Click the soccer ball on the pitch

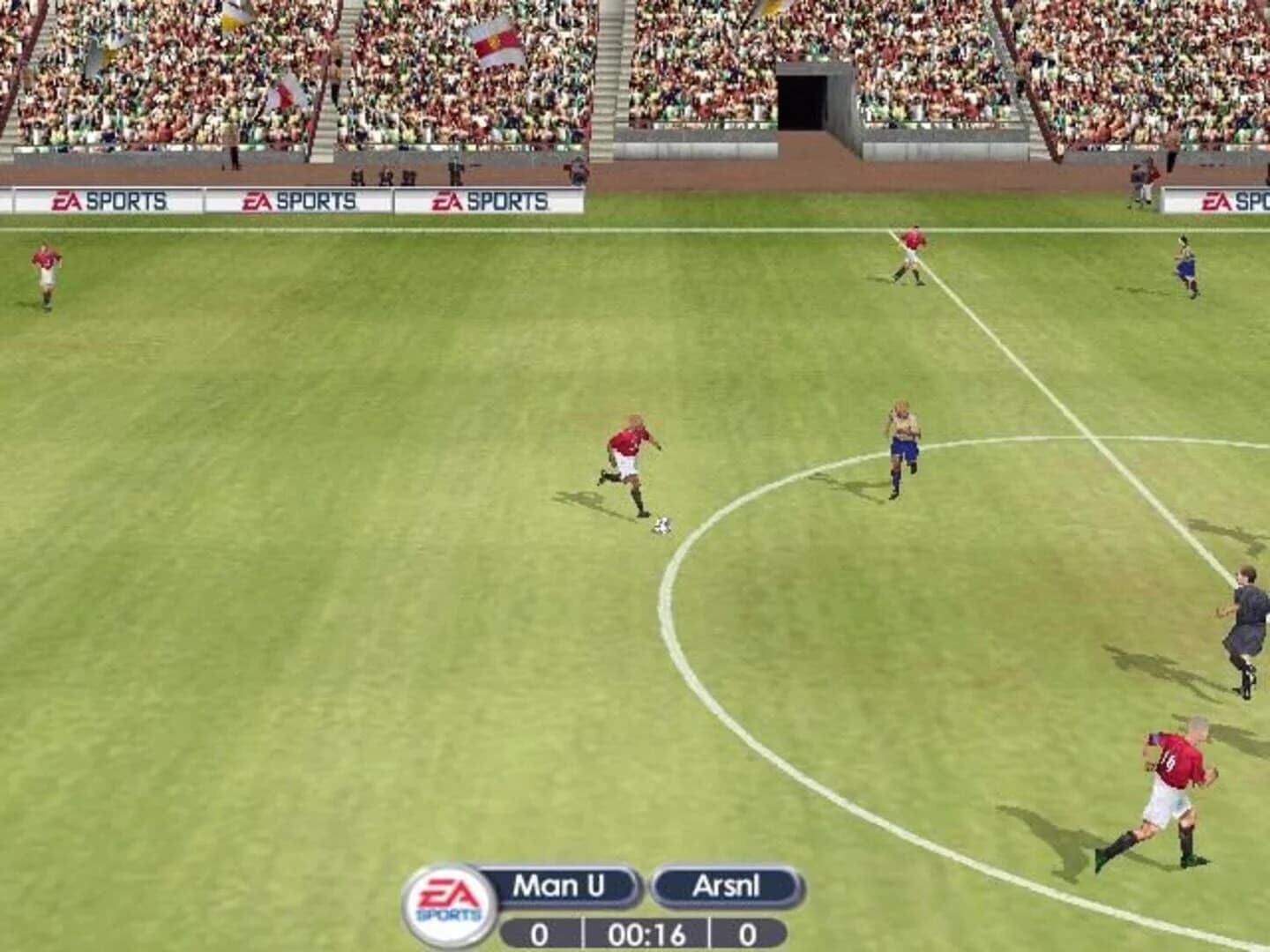(661, 526)
